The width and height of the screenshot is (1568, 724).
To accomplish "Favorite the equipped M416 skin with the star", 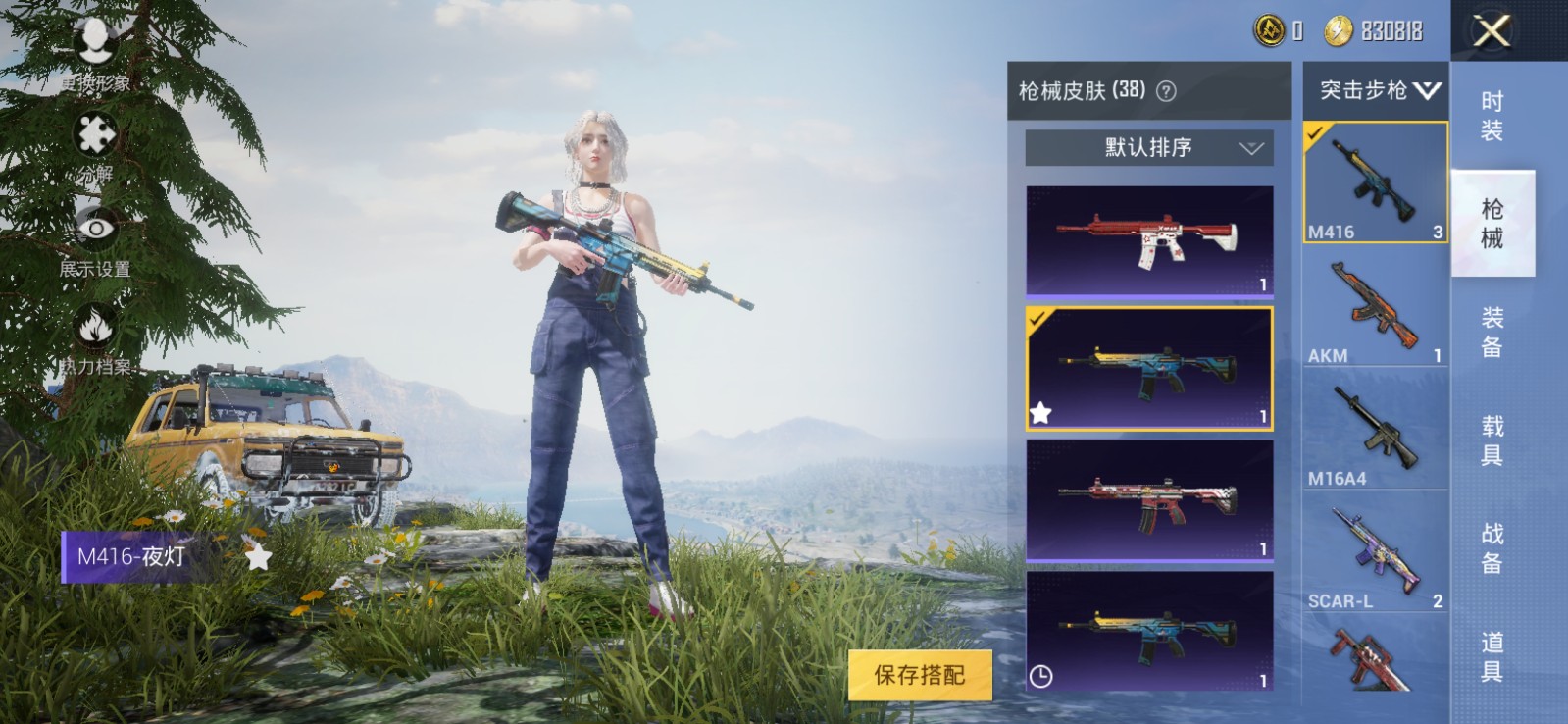I will tap(1042, 412).
